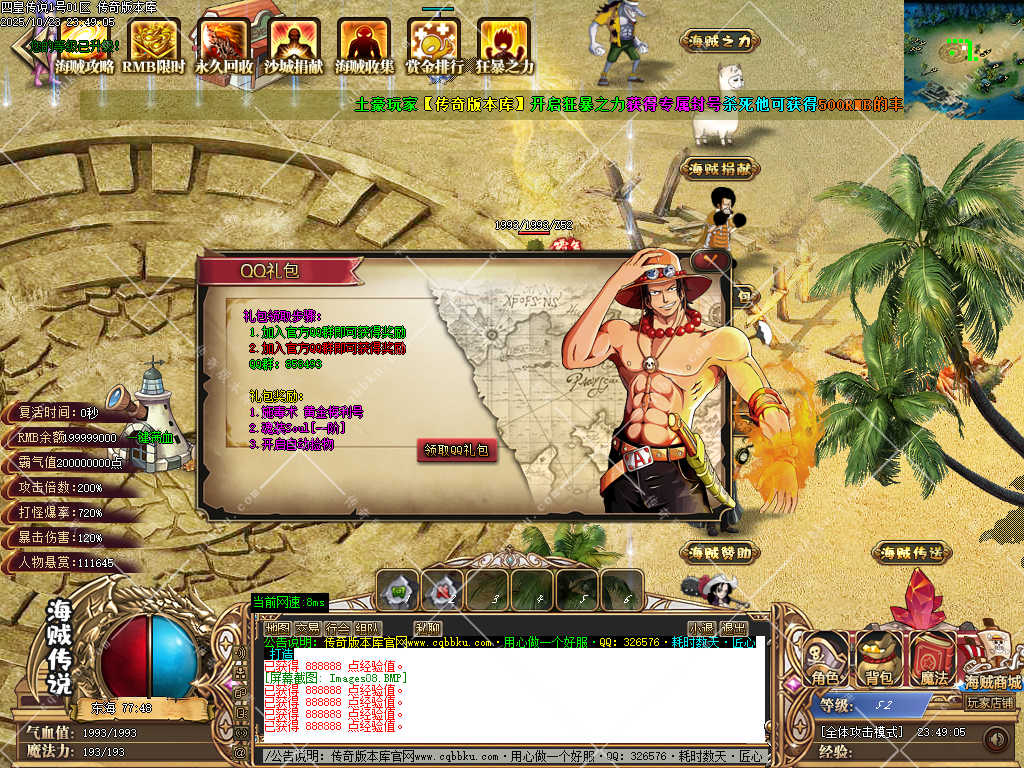Open the 背包 backpack inventory
Image resolution: width=1024 pixels, height=768 pixels.
pyautogui.click(x=879, y=660)
